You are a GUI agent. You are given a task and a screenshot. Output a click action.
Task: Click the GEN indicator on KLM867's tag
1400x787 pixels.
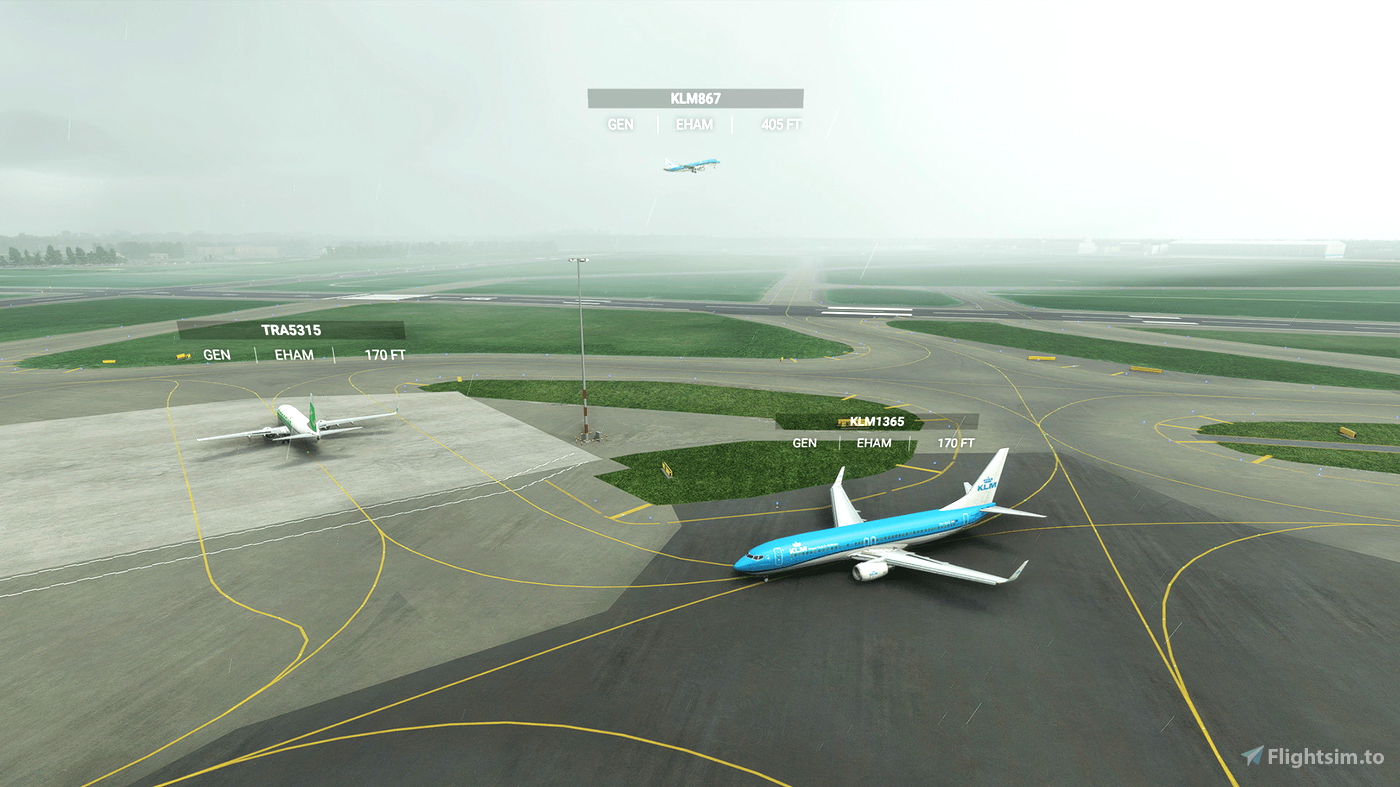[x=619, y=124]
